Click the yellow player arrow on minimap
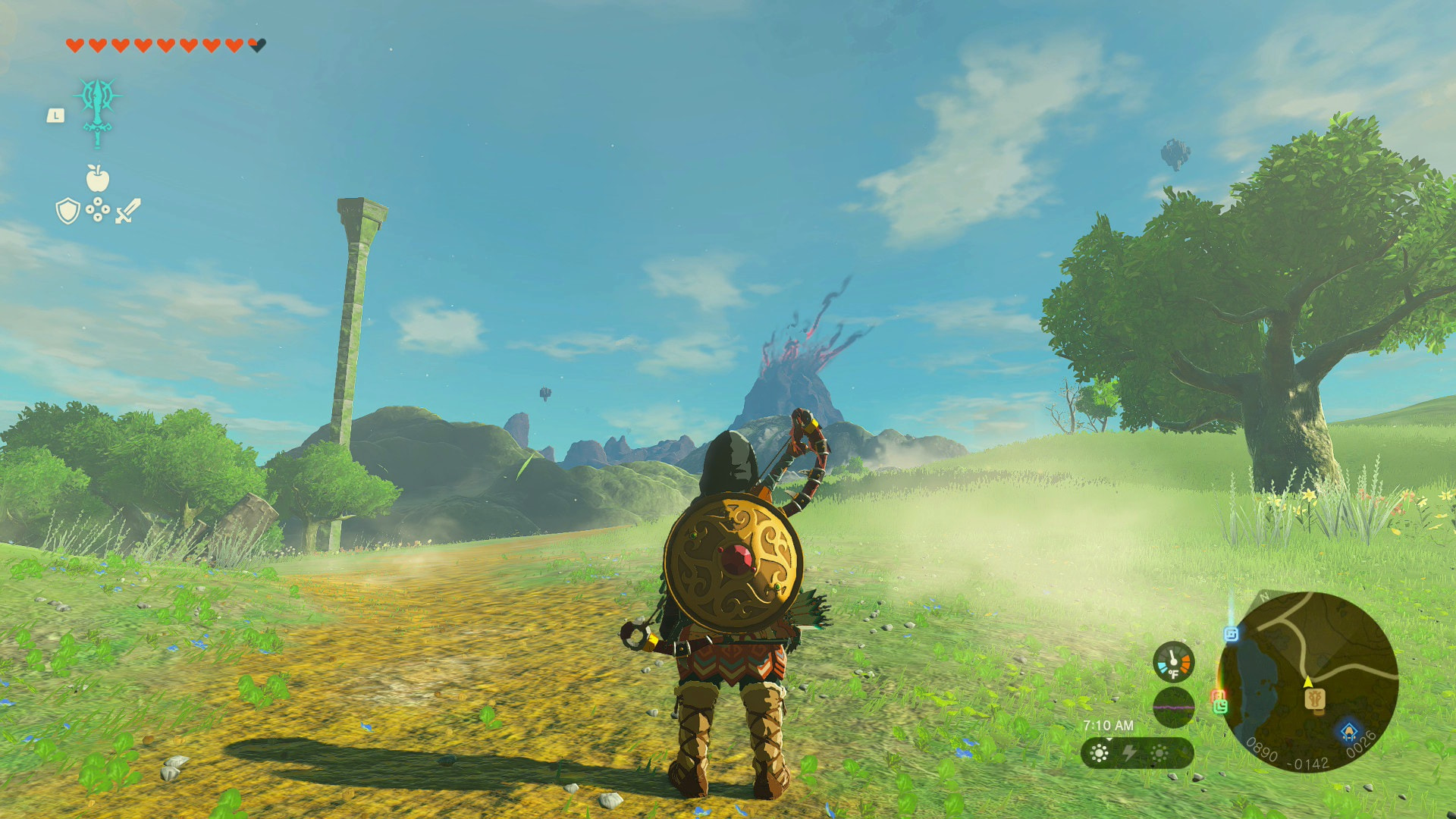1456x819 pixels. (1308, 682)
